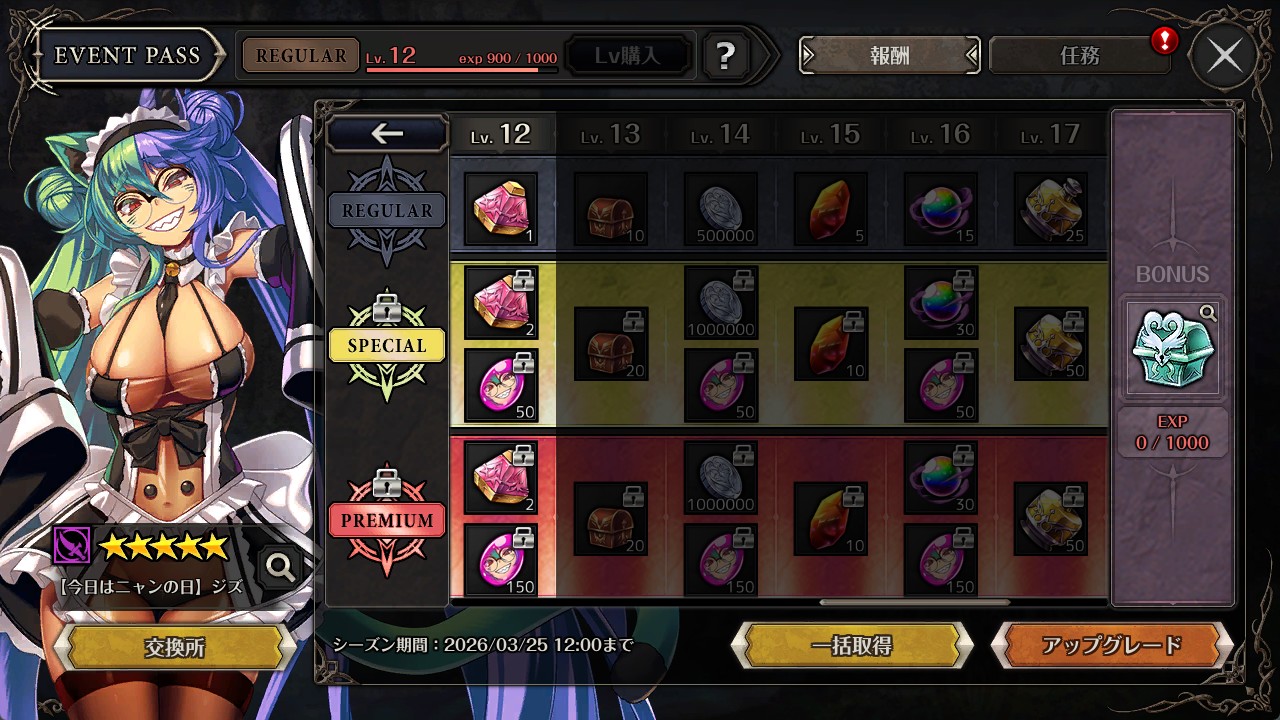Screen dimensions: 1280x720
Task: Inspect the bonus teal treasure chest
Action: click(1173, 346)
